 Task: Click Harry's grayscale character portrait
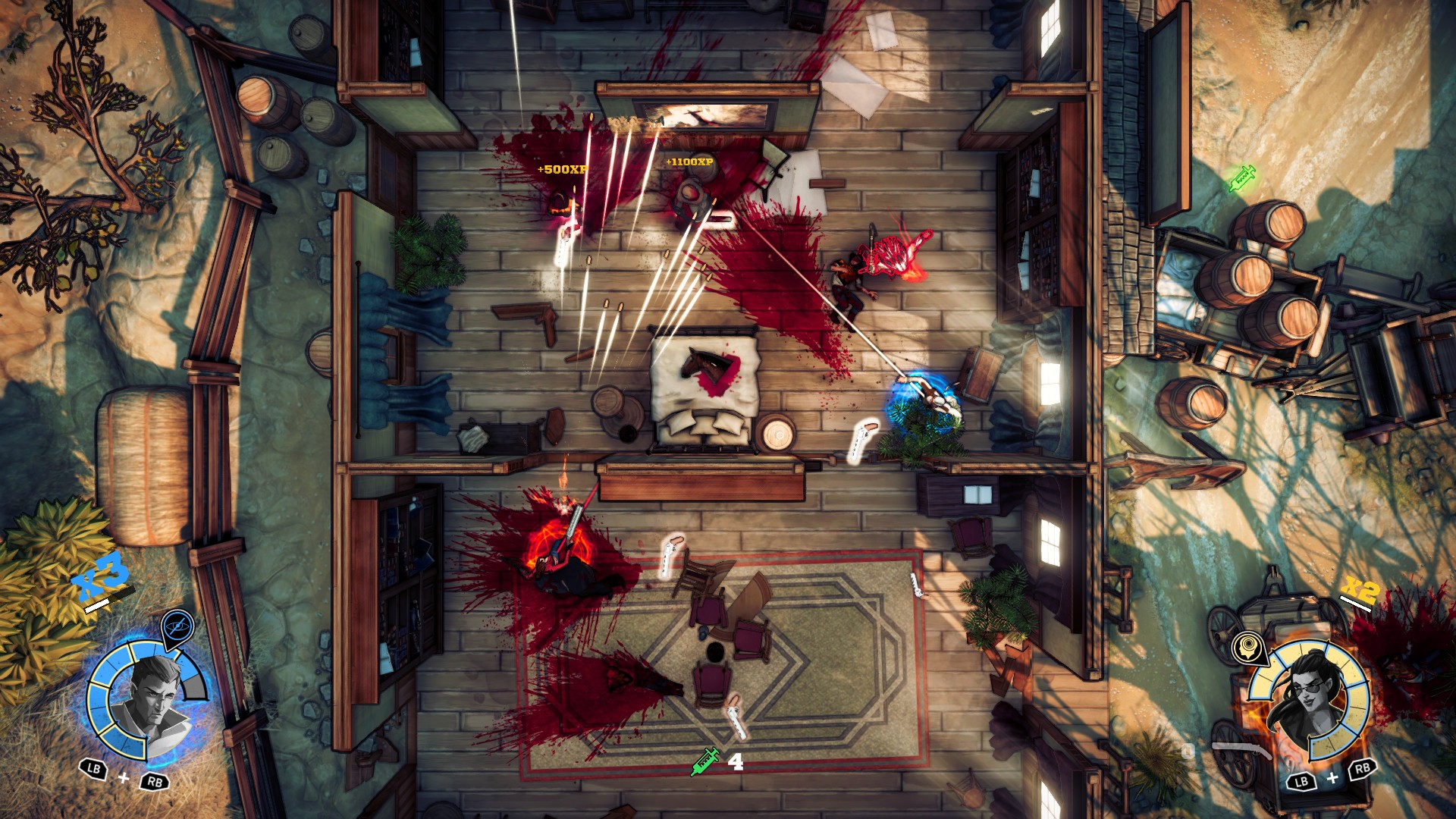tap(154, 697)
